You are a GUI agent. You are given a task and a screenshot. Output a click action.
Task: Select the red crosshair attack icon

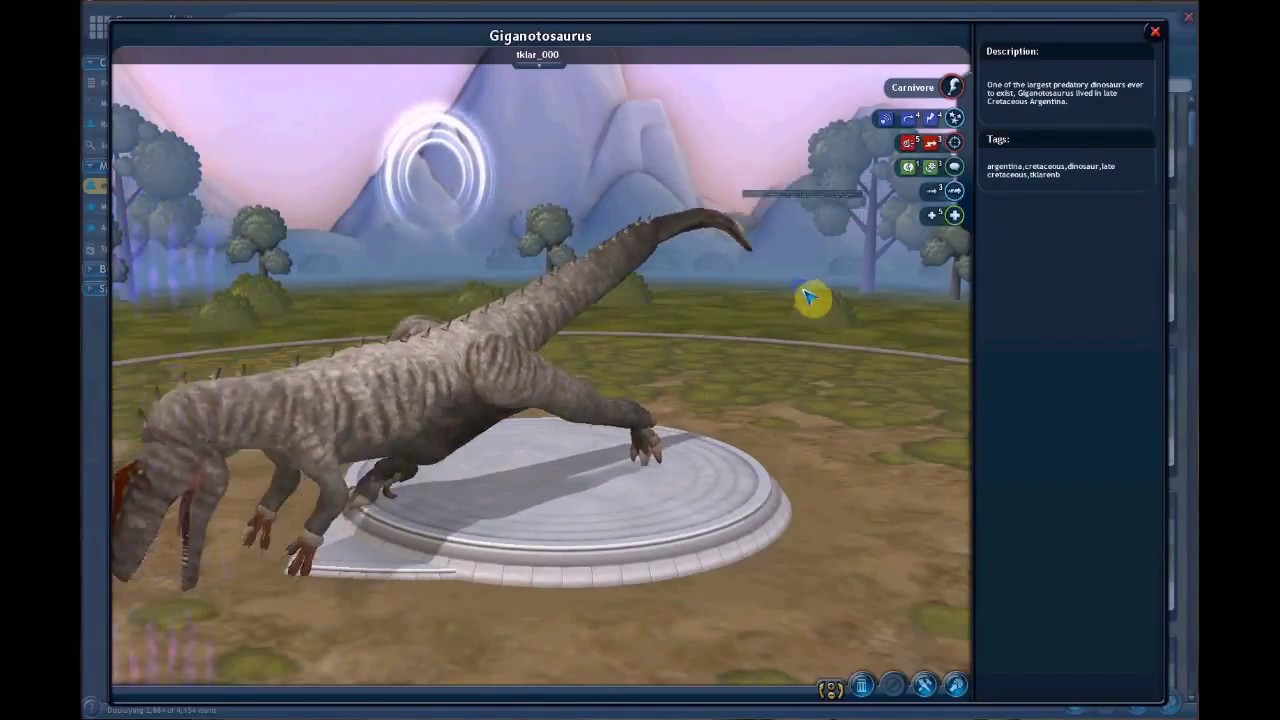[954, 142]
